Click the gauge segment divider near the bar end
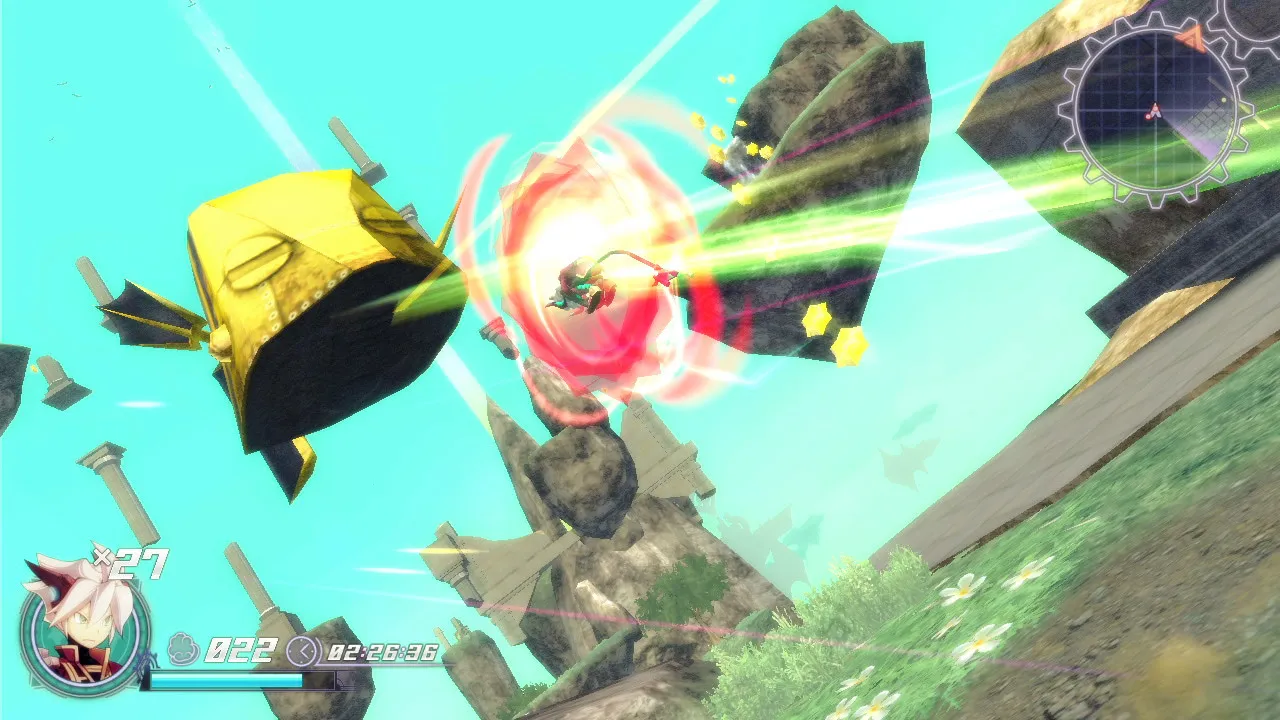 [336, 681]
